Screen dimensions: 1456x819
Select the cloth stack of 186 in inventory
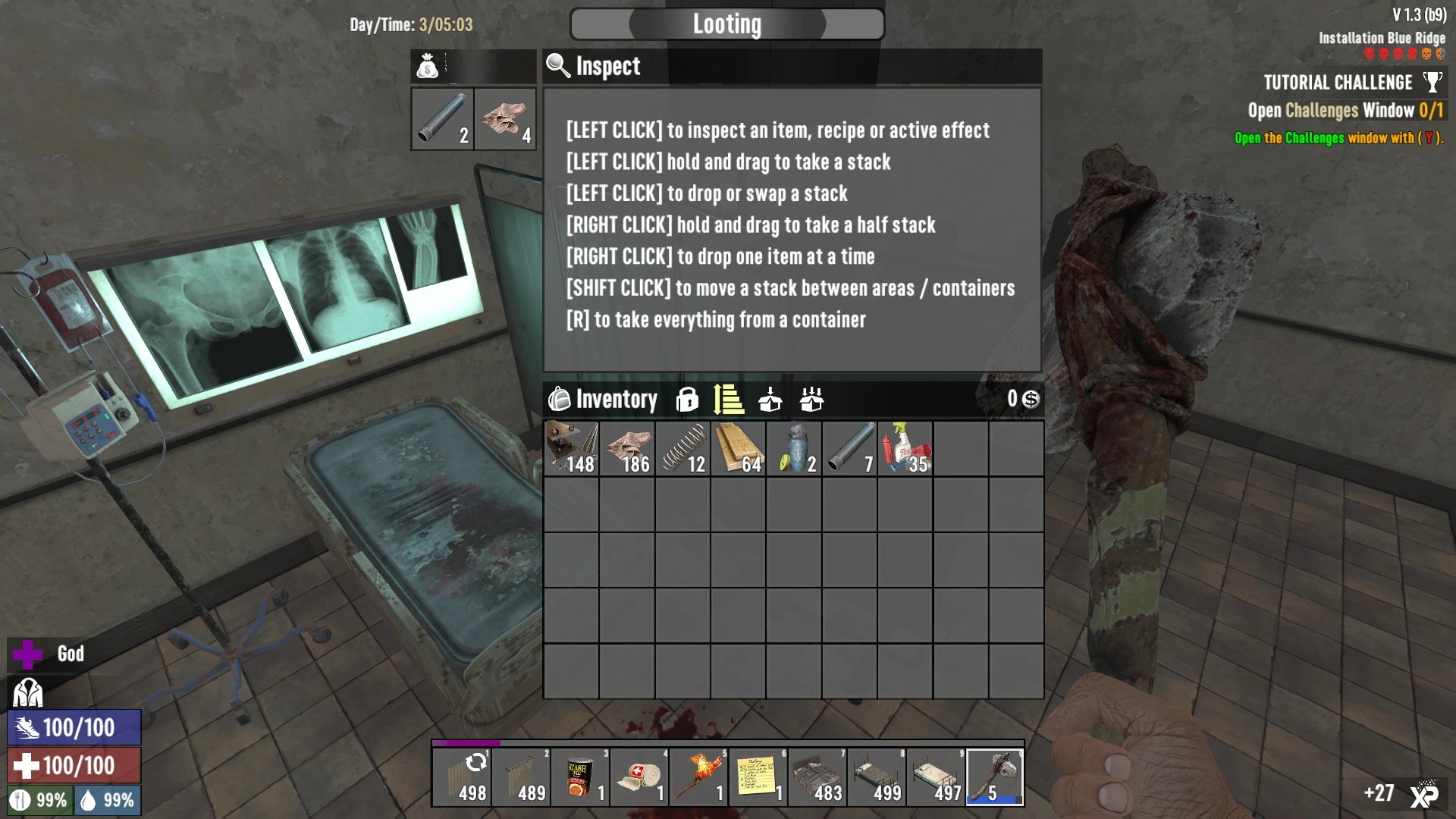pyautogui.click(x=628, y=449)
